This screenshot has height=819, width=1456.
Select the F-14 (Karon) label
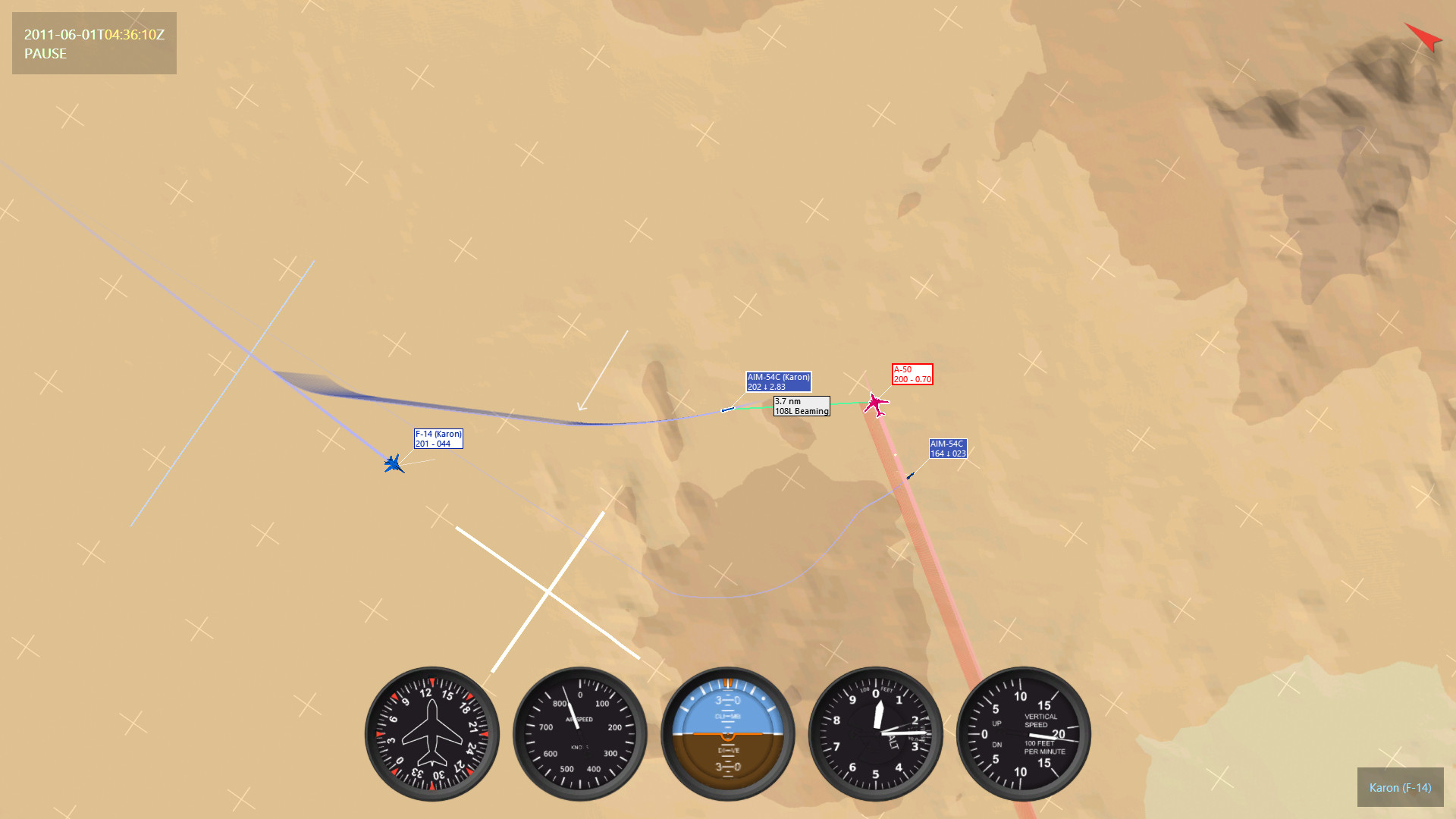click(438, 439)
